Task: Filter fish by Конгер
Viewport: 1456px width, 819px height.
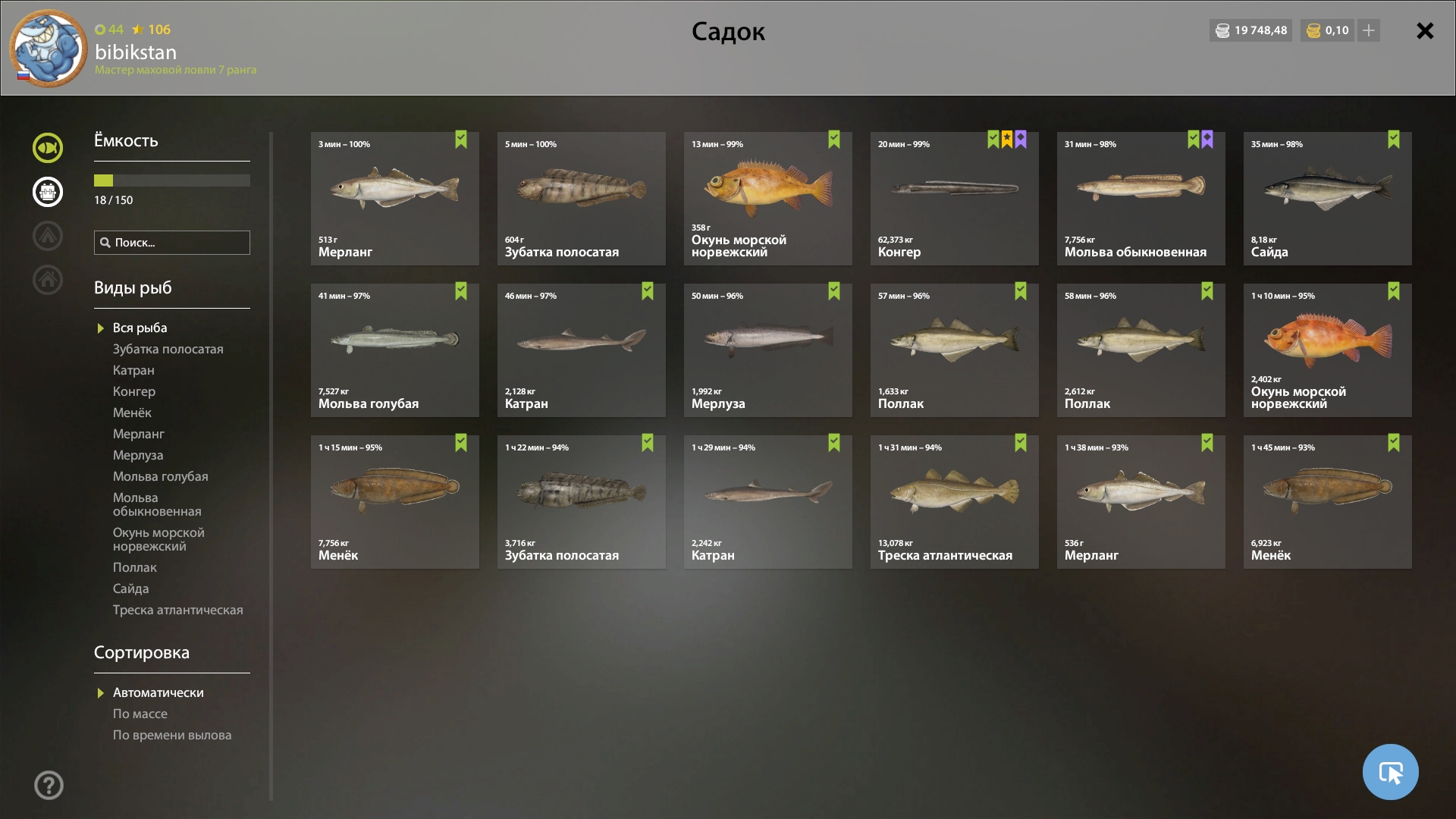Action: [x=134, y=391]
